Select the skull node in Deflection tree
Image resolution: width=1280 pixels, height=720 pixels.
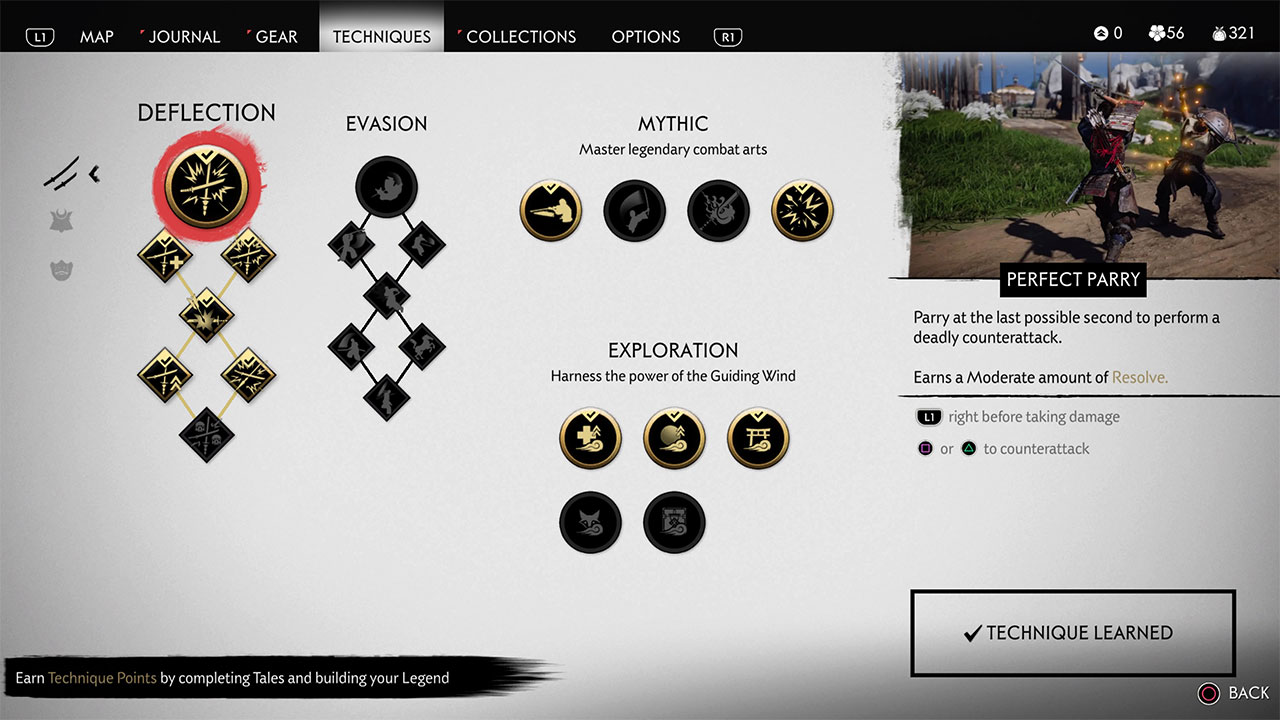(x=206, y=435)
